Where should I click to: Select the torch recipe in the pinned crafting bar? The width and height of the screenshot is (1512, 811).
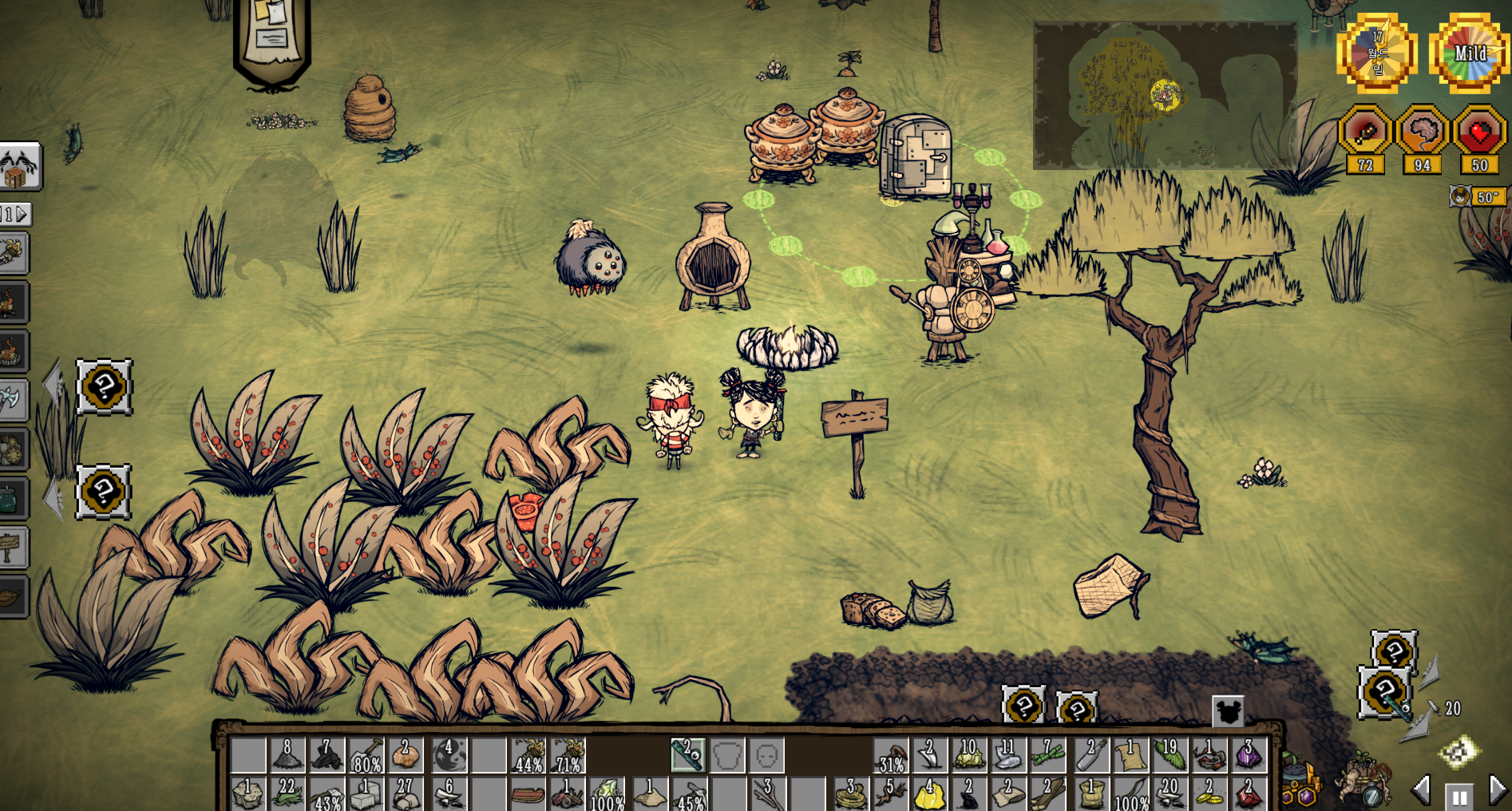pyautogui.click(x=13, y=253)
